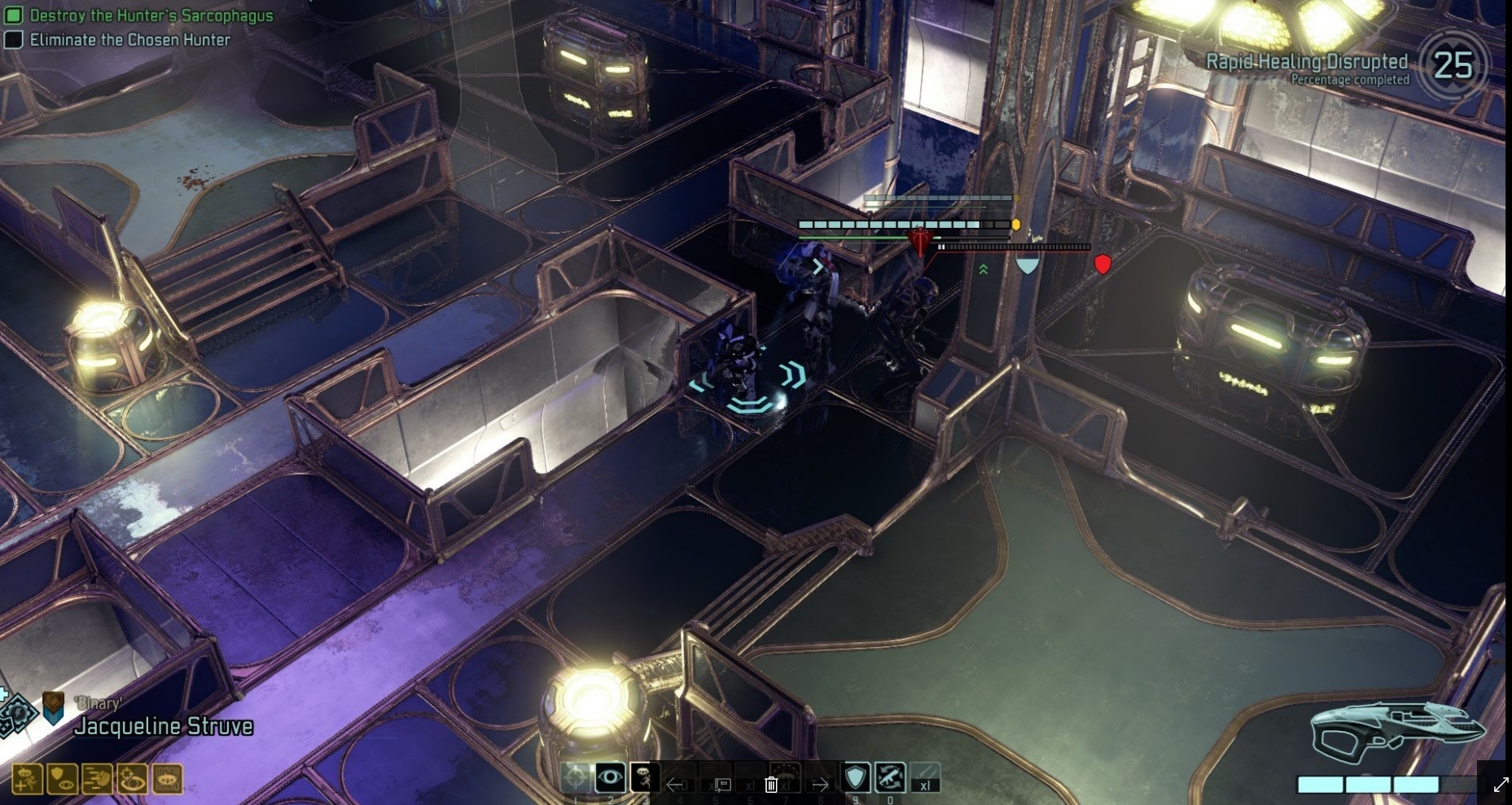Click the promotion gear icon at bottom left
The image size is (1512, 805).
[19, 713]
